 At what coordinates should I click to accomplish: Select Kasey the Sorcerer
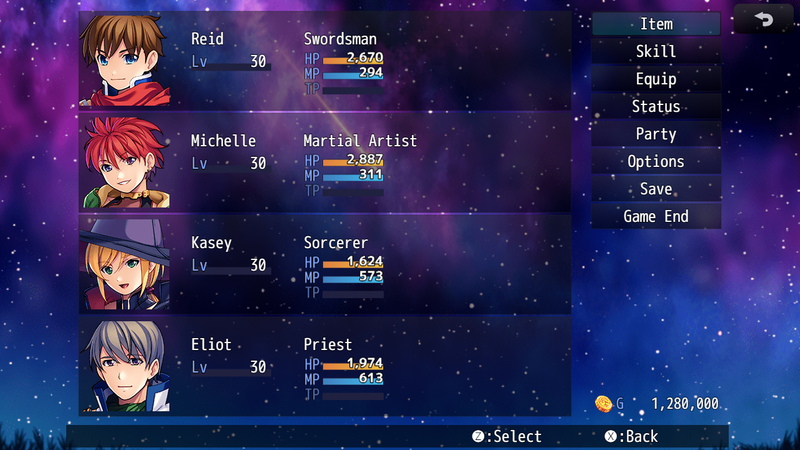coord(325,265)
